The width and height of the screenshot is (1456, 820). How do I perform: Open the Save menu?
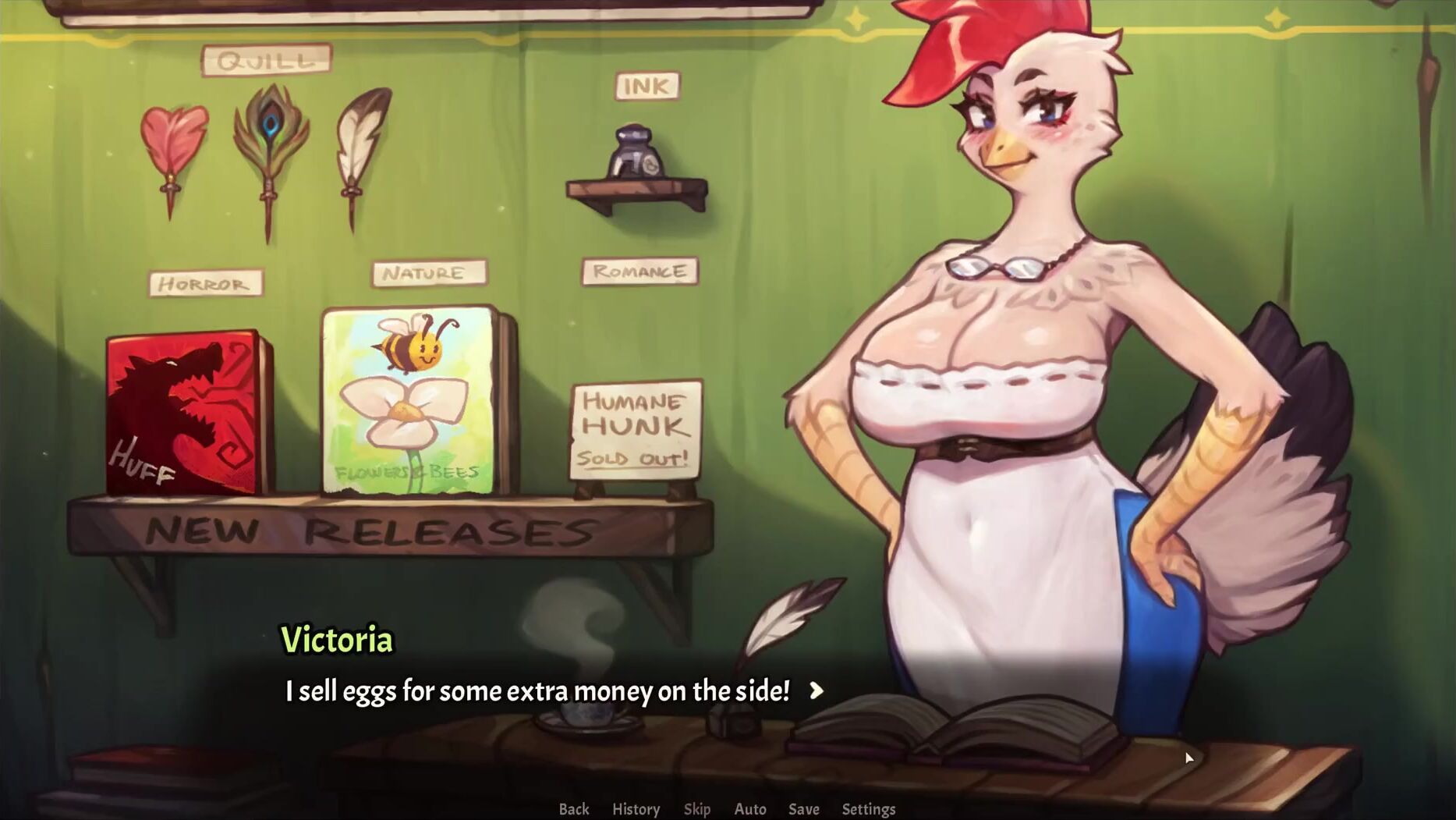click(803, 809)
